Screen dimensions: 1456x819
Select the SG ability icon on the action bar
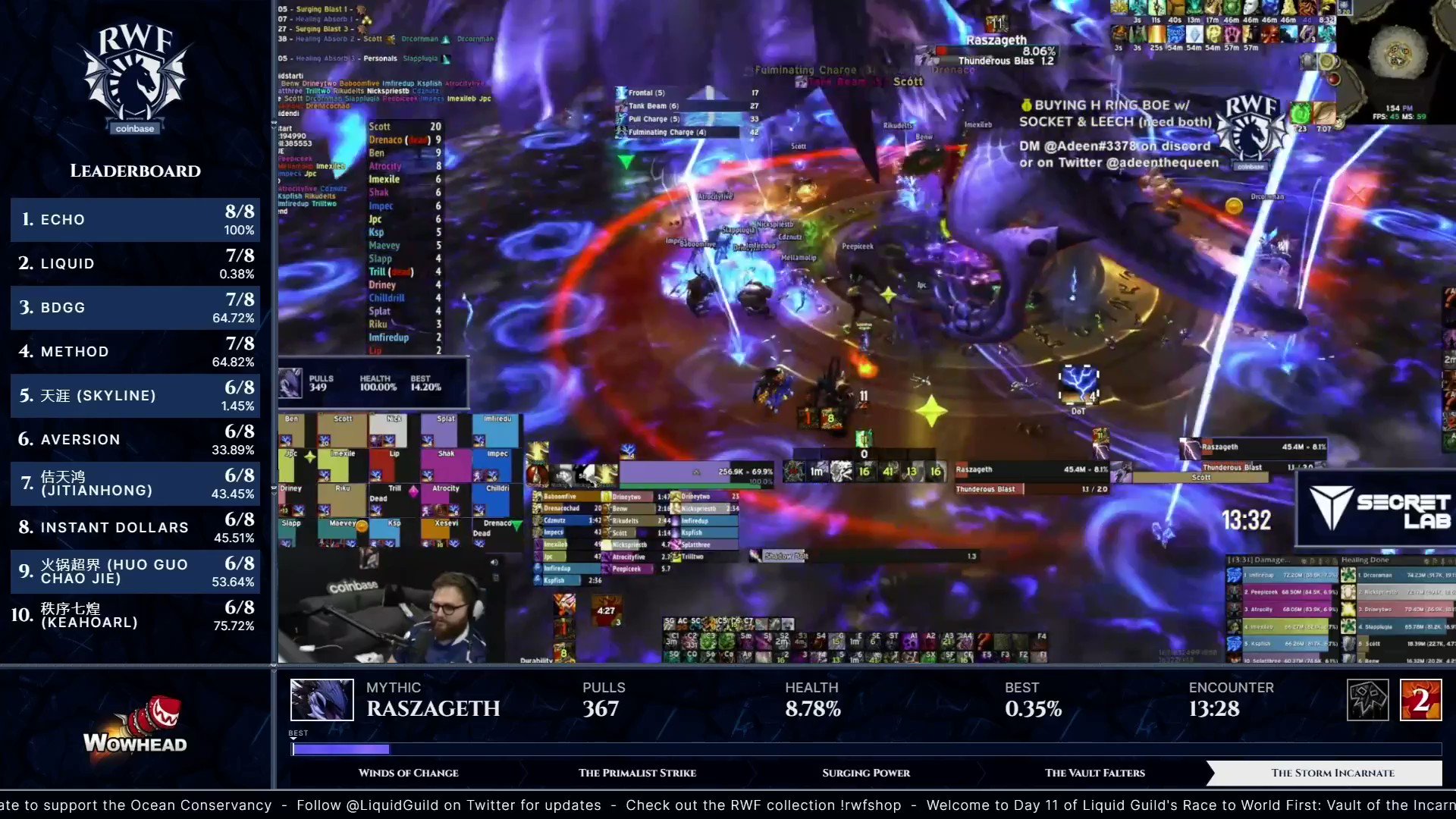click(x=670, y=624)
